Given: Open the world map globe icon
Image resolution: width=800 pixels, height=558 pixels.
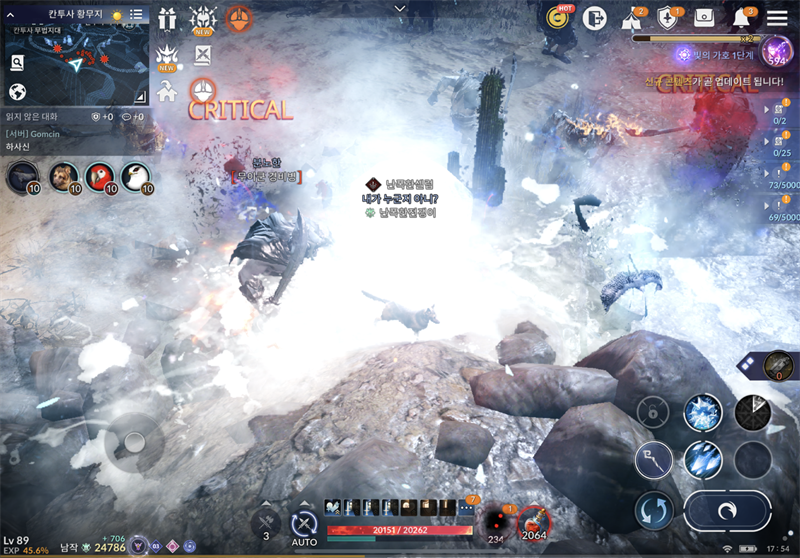Looking at the screenshot, I should pyautogui.click(x=17, y=92).
